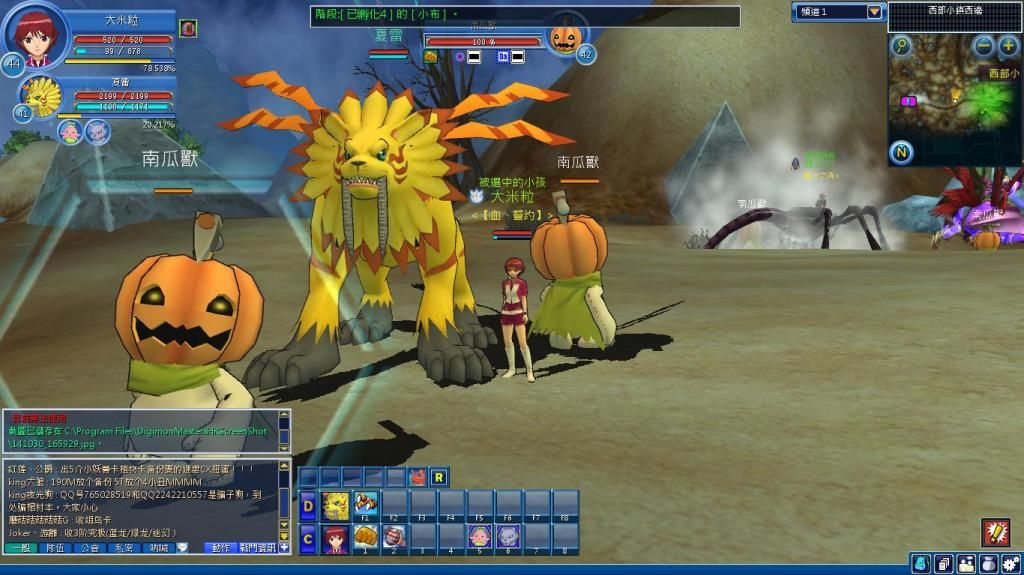Use the pink creature item in slot 5

pyautogui.click(x=479, y=538)
